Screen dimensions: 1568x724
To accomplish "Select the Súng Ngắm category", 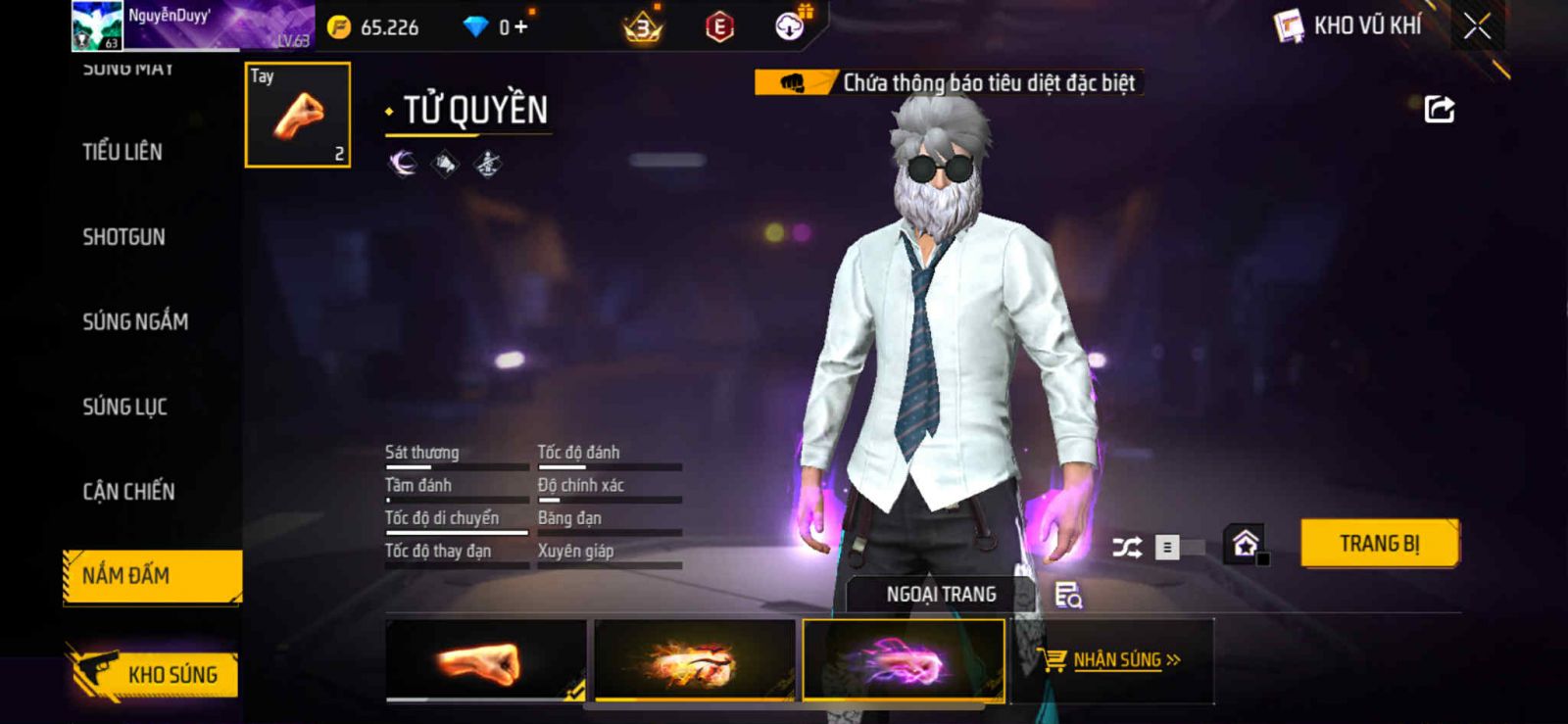I will (x=135, y=321).
